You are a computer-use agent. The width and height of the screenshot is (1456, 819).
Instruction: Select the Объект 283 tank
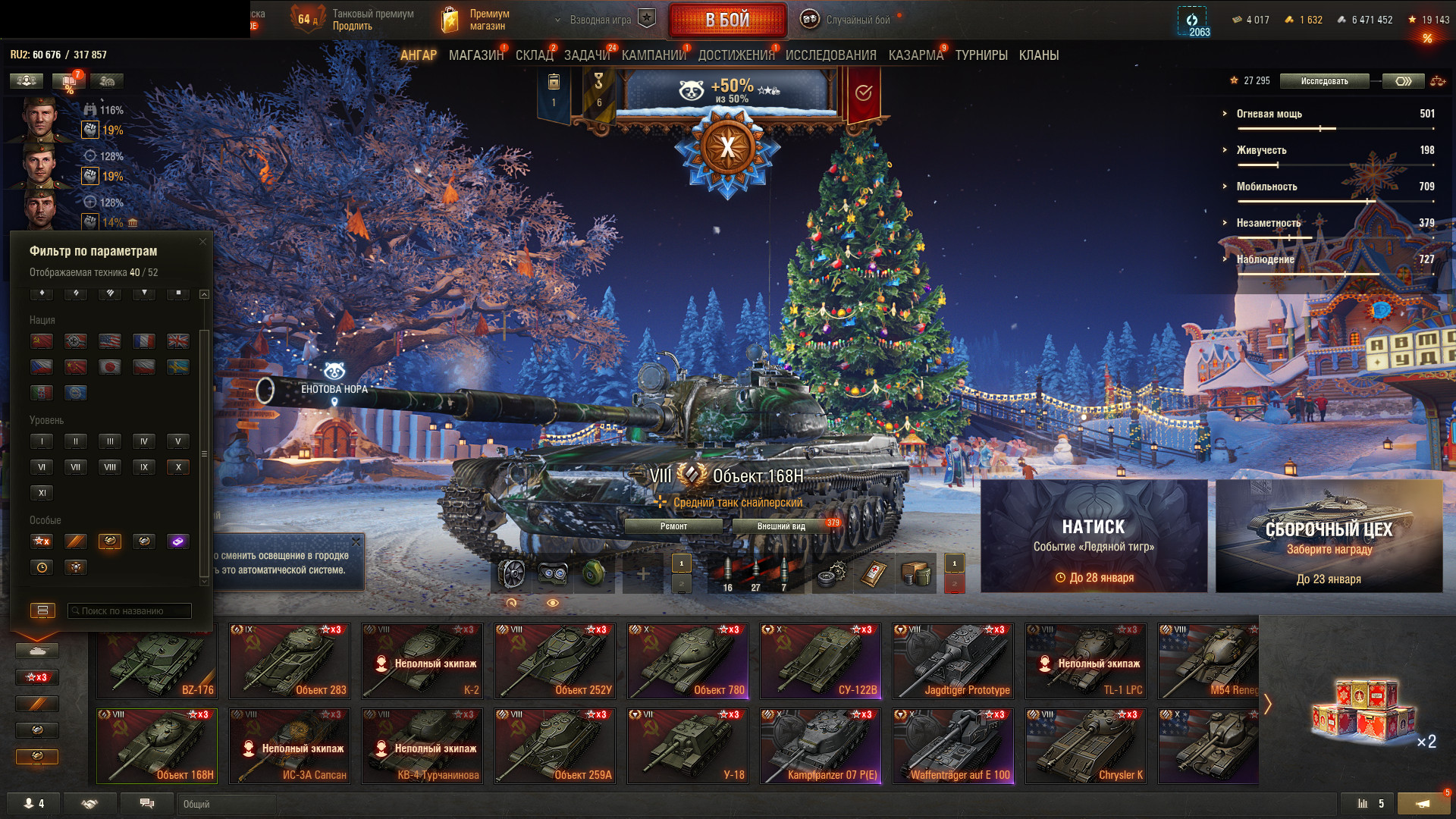(290, 661)
